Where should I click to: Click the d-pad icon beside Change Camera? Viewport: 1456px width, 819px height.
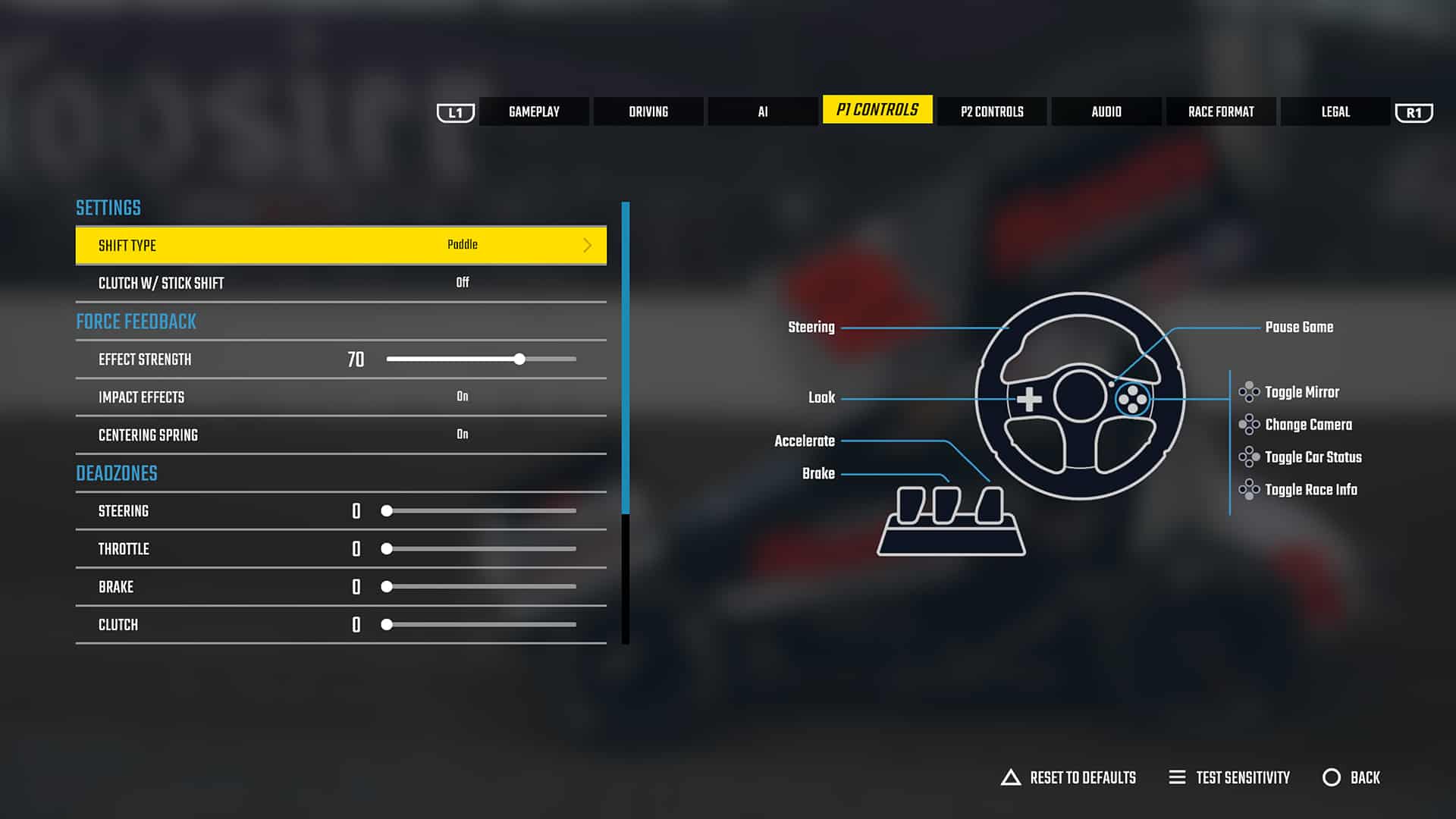[x=1249, y=425]
